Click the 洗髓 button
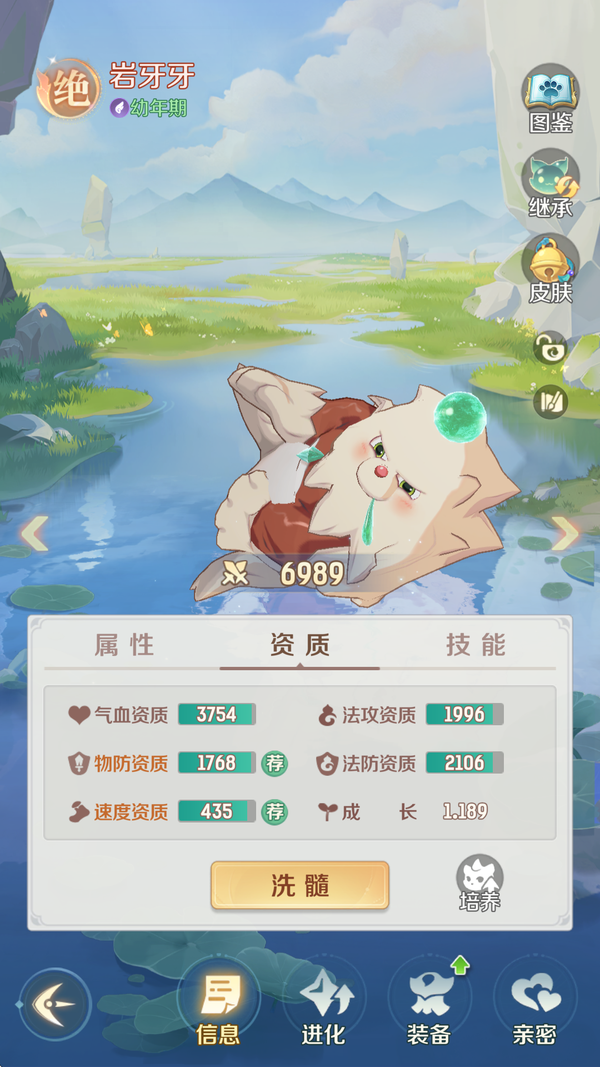The height and width of the screenshot is (1067, 600). tap(299, 885)
